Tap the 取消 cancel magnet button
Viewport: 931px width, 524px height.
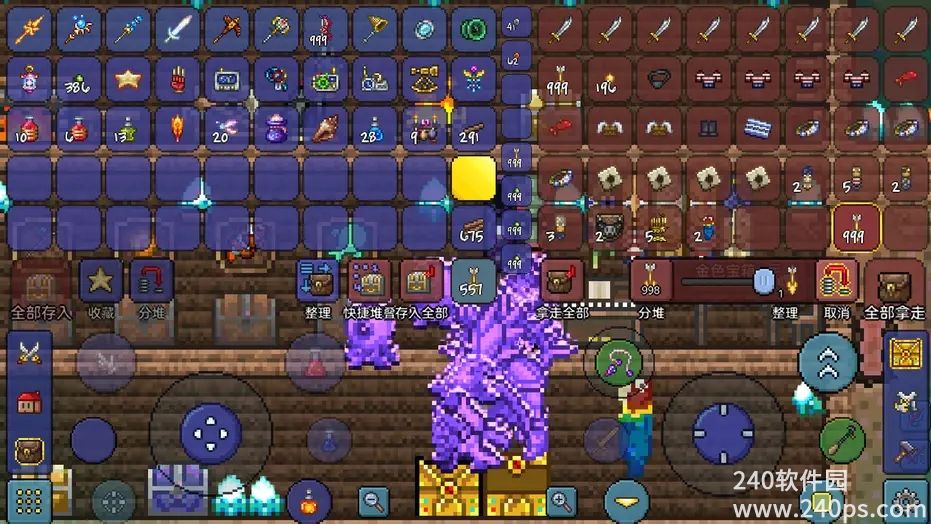pyautogui.click(x=836, y=283)
